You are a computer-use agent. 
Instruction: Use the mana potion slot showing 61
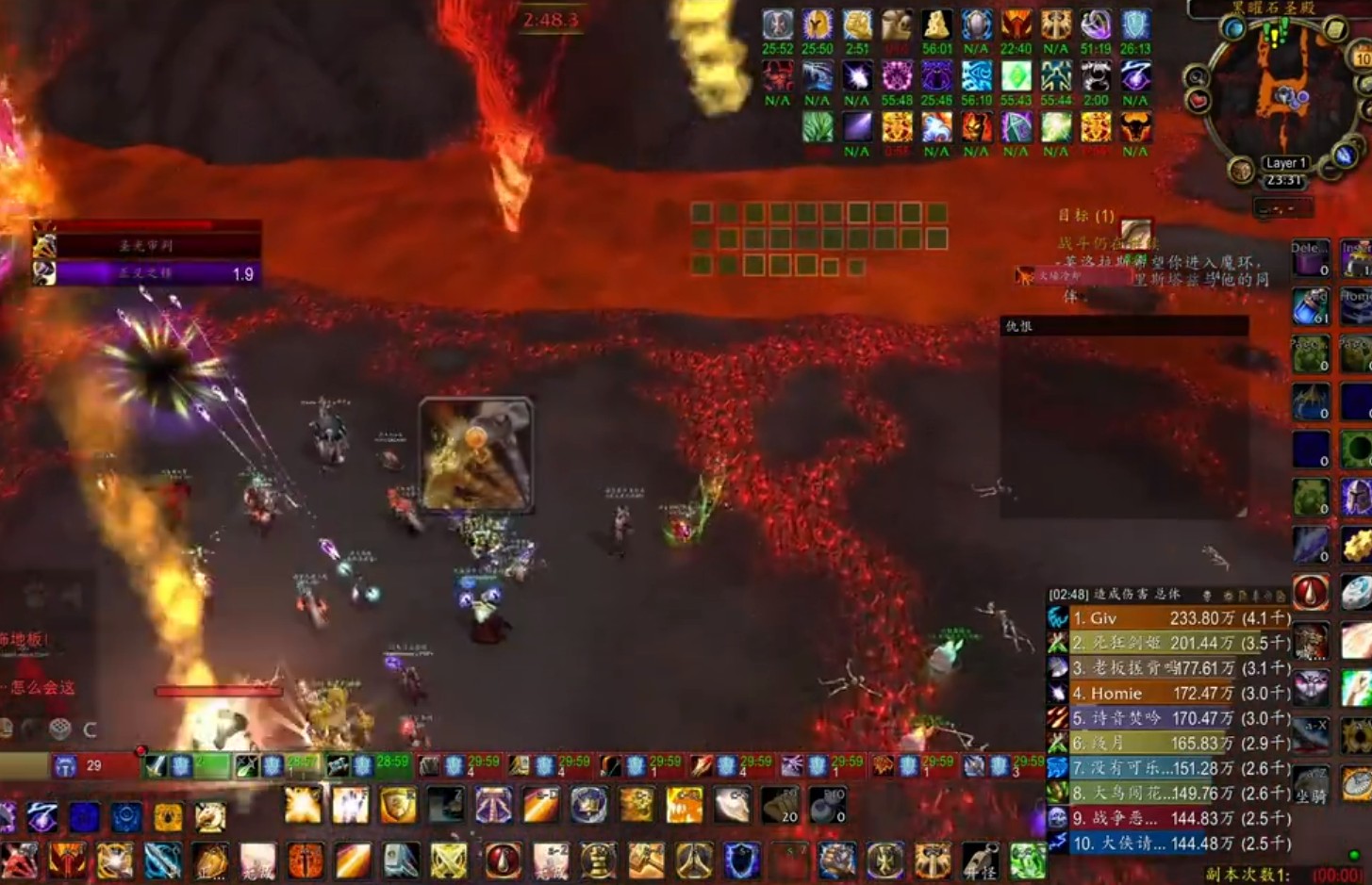coord(1310,305)
